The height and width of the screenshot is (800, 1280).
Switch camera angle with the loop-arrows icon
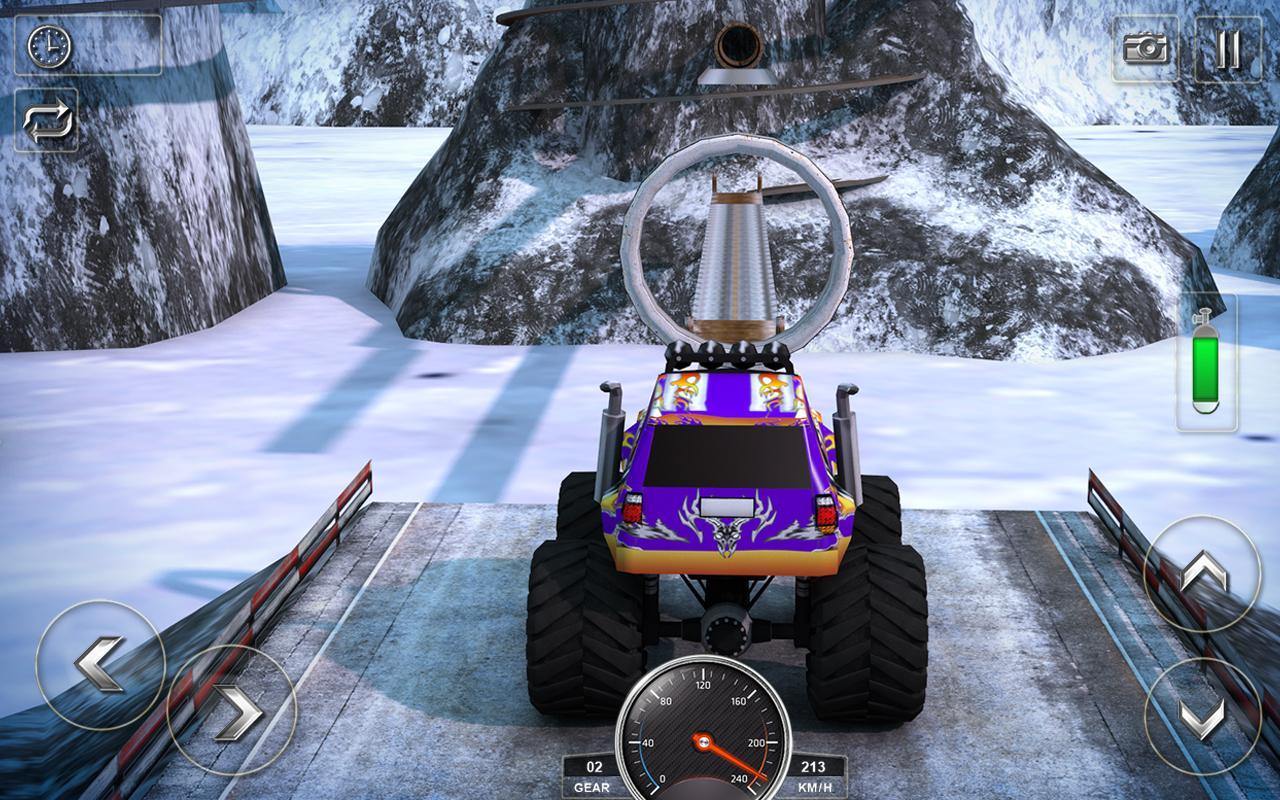point(49,120)
